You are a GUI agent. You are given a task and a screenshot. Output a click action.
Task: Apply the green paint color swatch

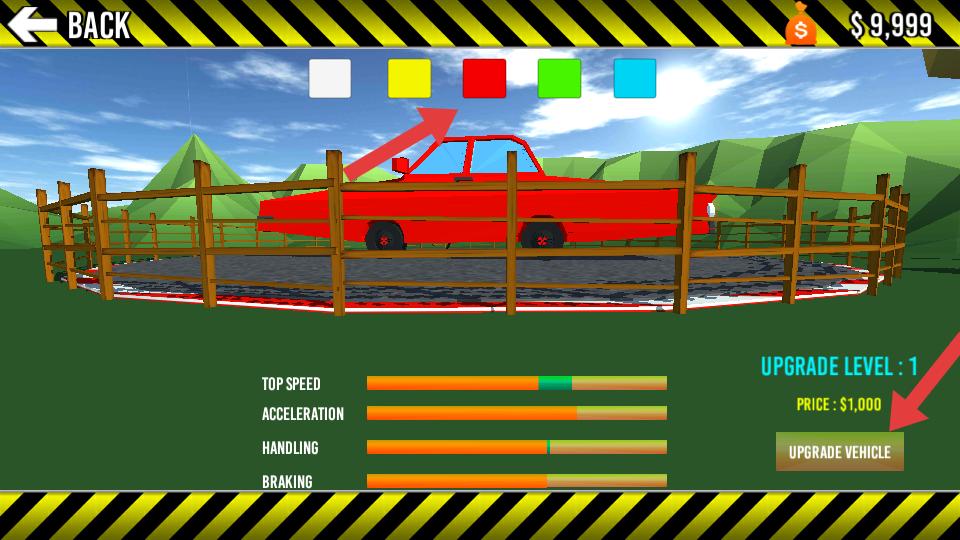click(559, 78)
